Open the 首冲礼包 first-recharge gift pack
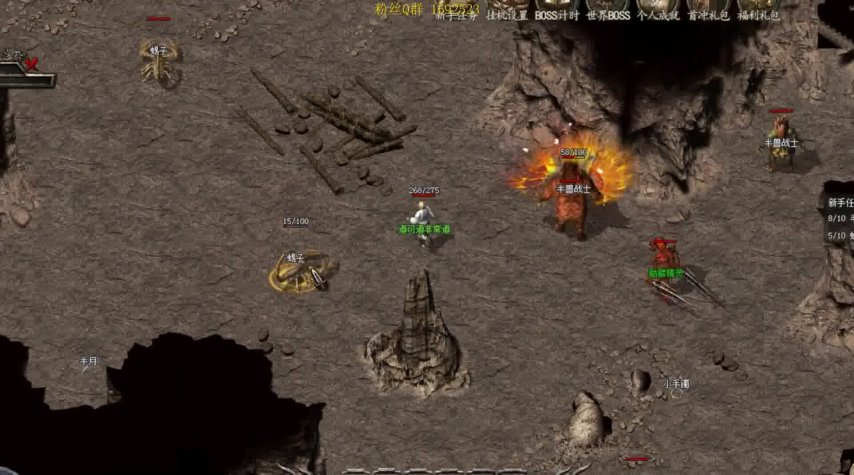The image size is (854, 475). tap(708, 15)
